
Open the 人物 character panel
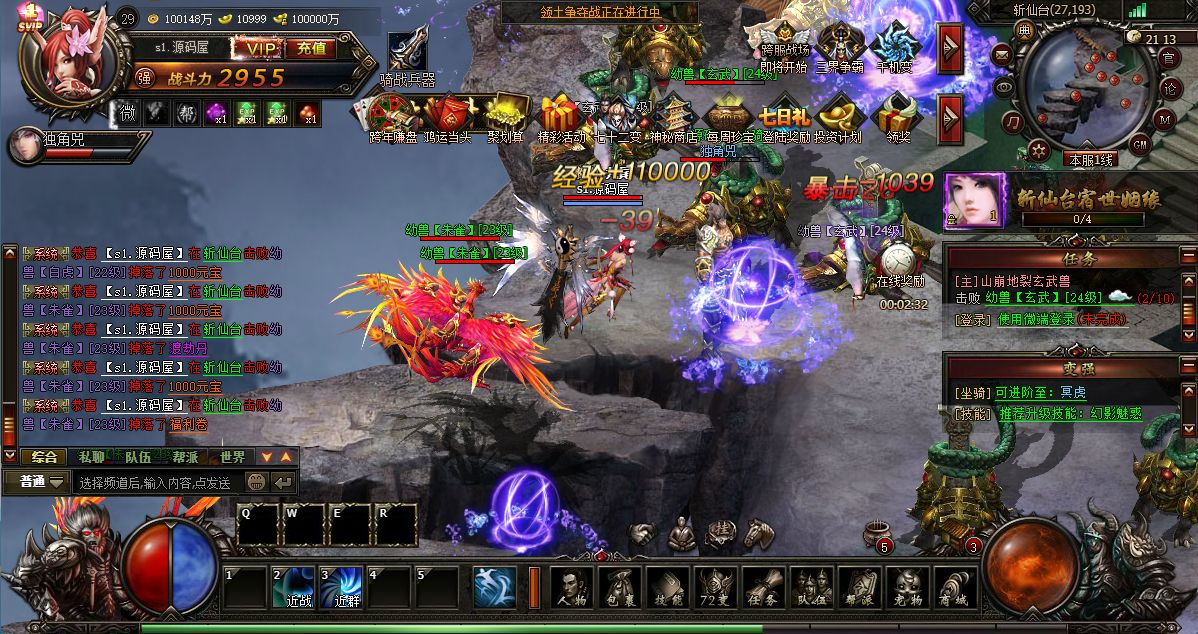point(571,588)
